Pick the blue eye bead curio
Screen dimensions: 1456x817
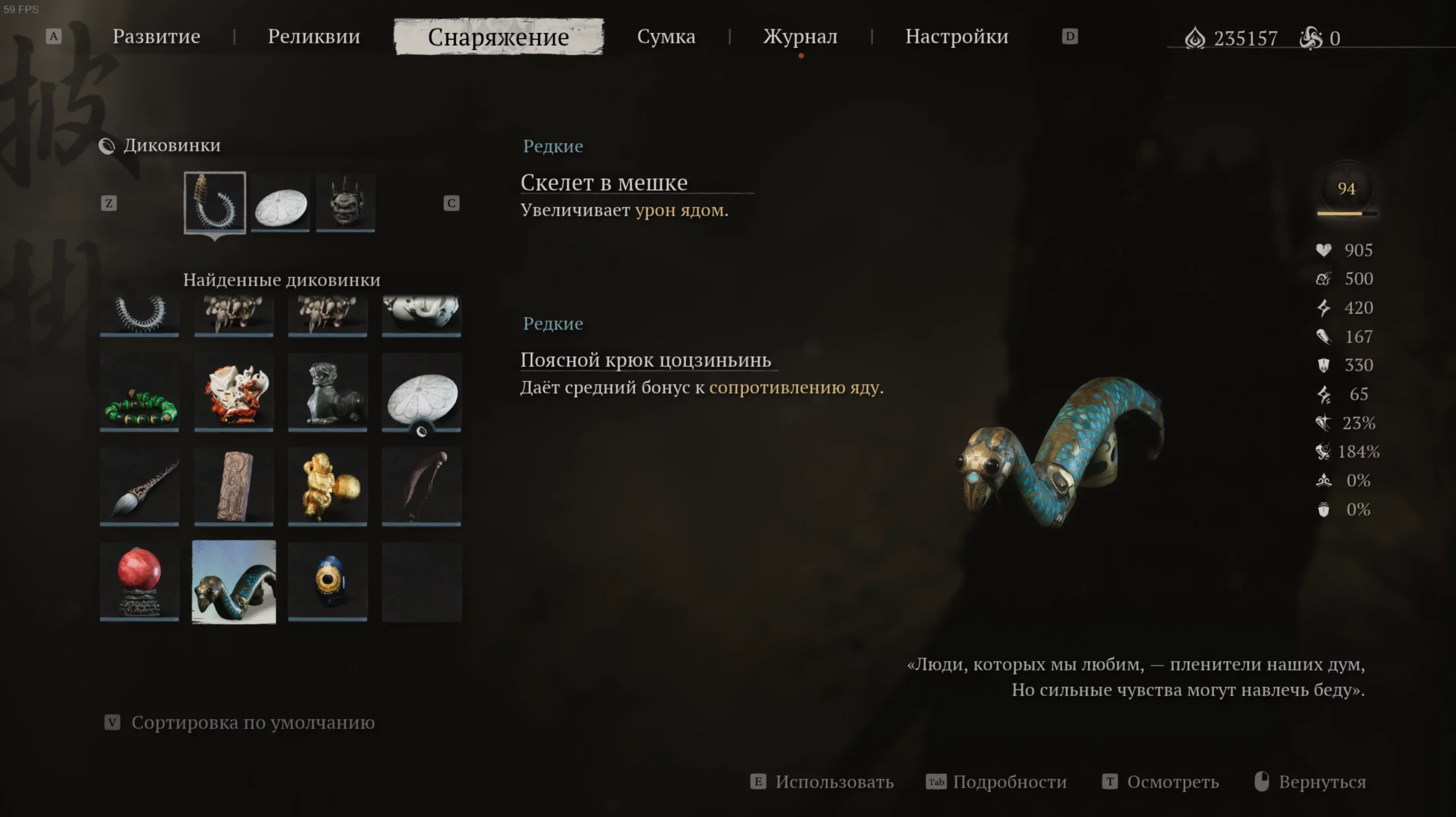tap(328, 581)
